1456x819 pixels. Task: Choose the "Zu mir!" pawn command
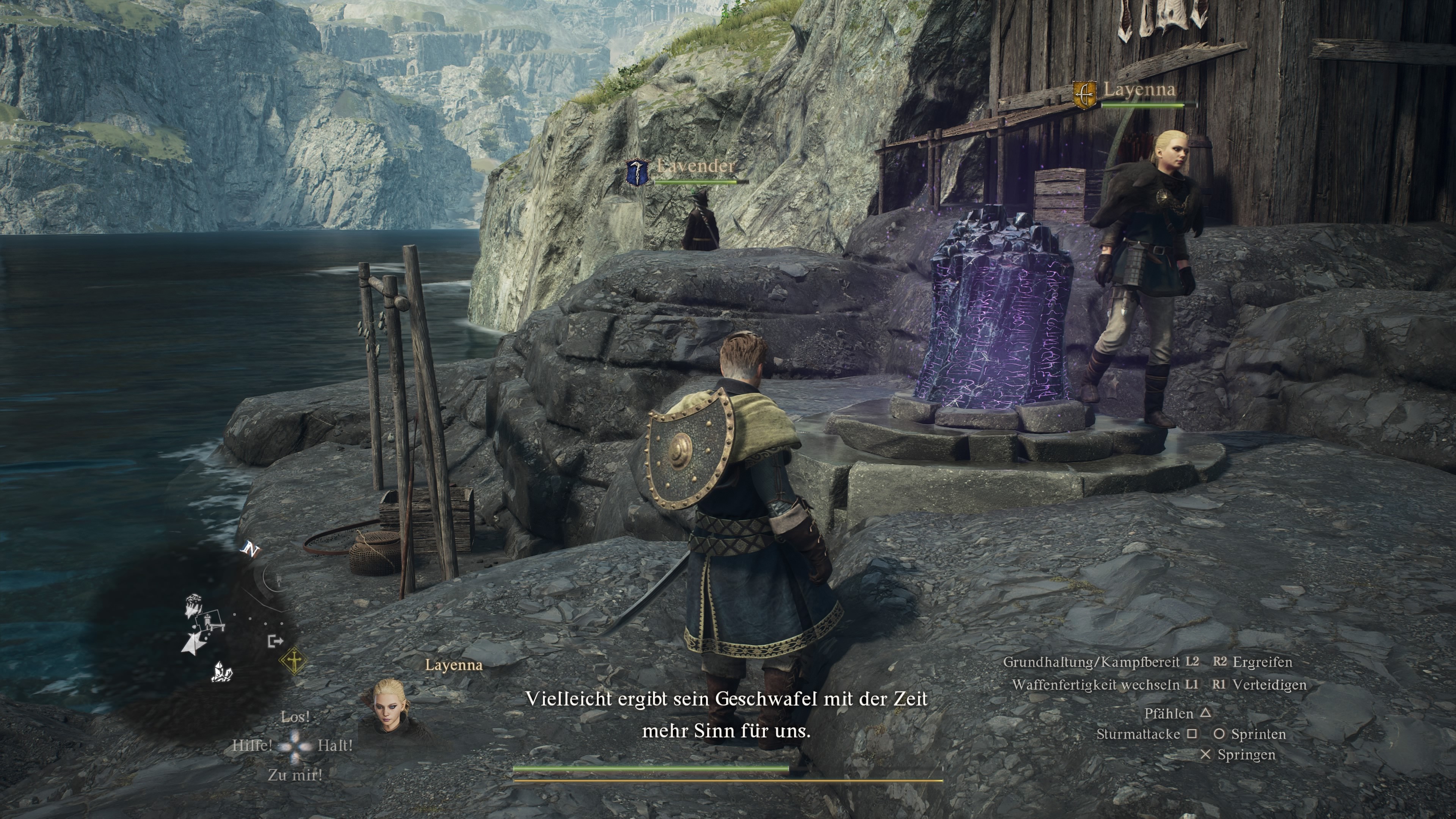tap(295, 775)
